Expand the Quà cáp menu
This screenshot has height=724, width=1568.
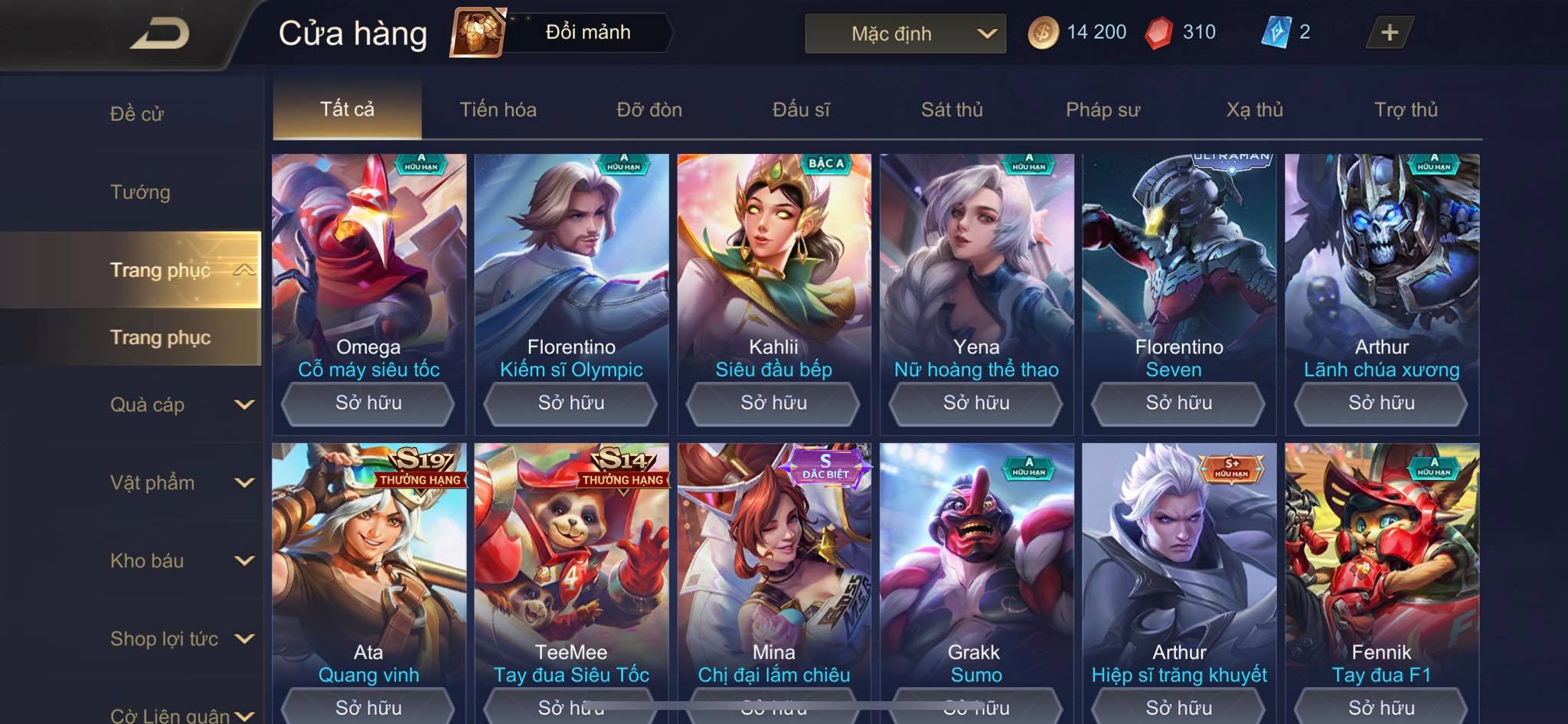(x=180, y=405)
